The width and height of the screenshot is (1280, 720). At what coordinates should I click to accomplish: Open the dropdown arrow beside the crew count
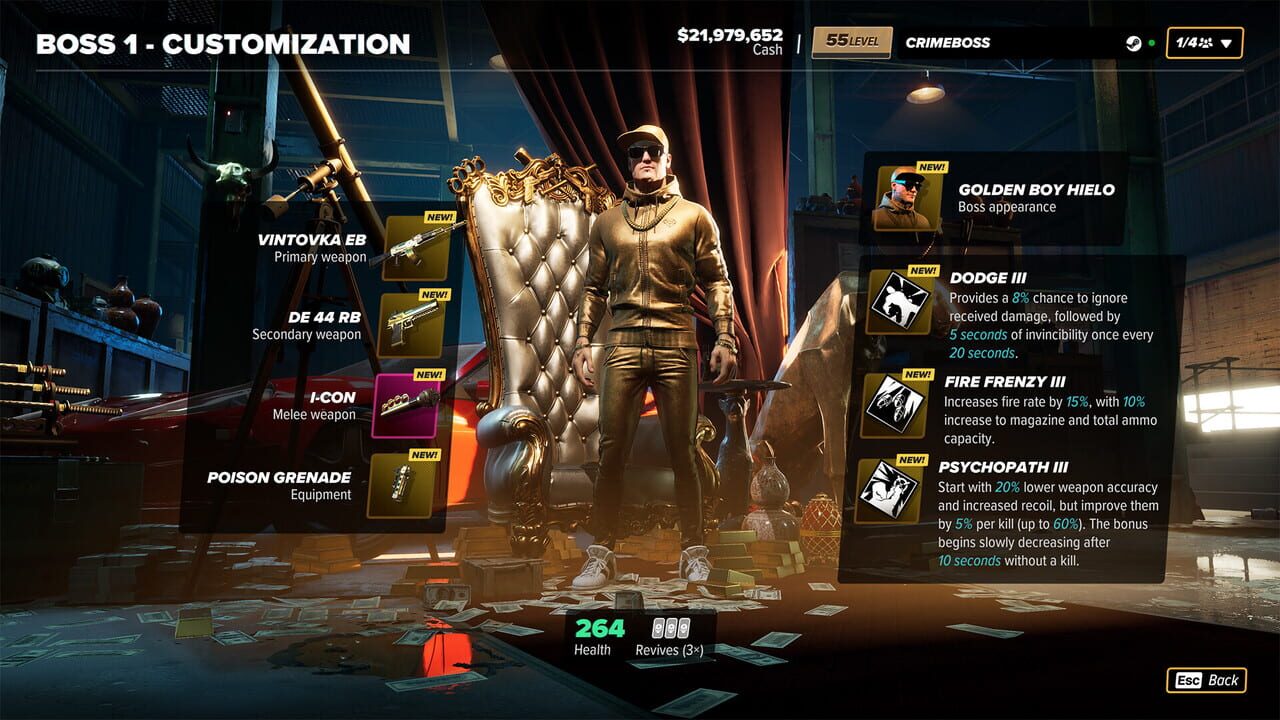tap(1225, 43)
